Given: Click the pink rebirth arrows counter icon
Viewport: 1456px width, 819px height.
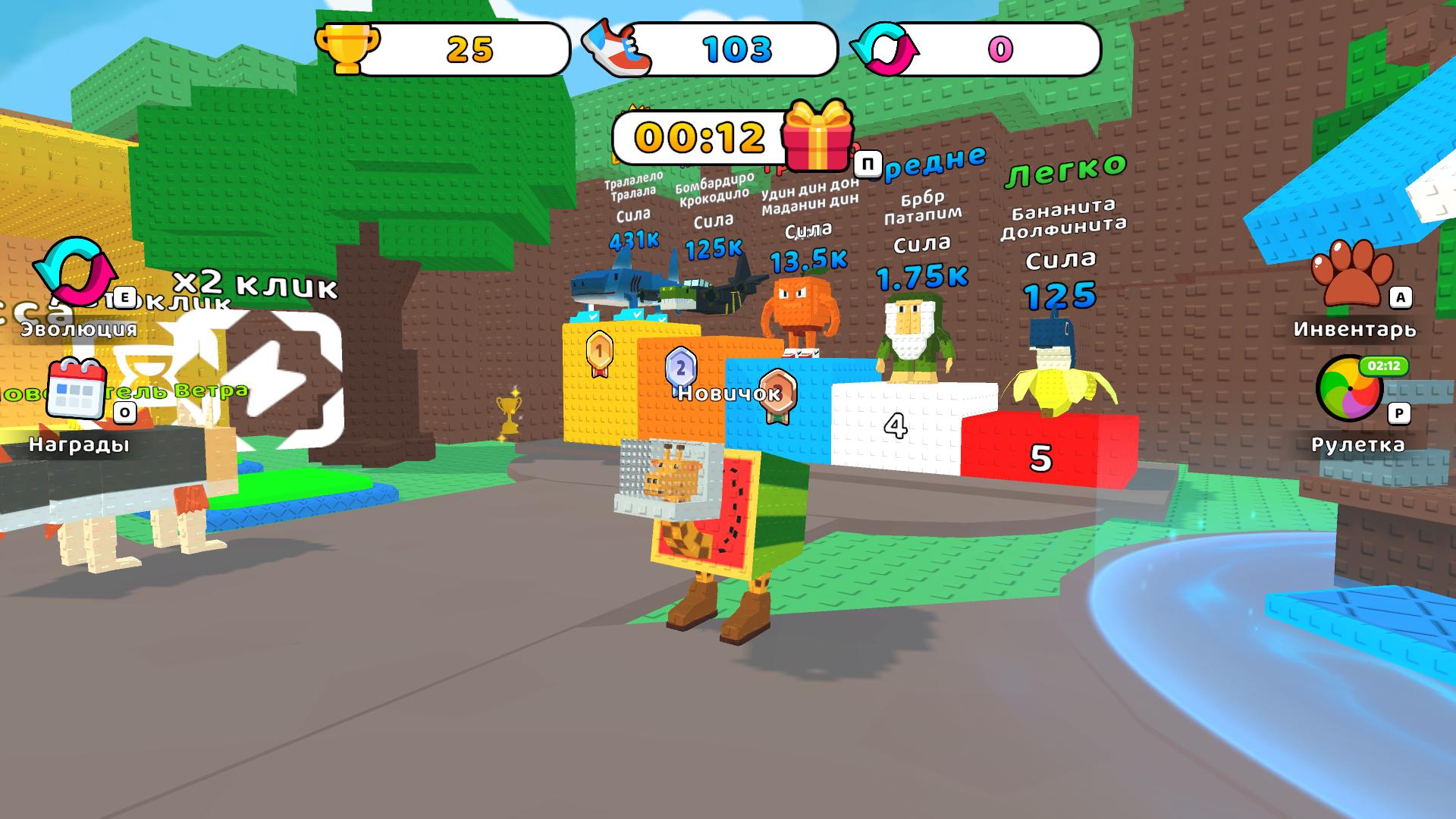Looking at the screenshot, I should point(887,49).
